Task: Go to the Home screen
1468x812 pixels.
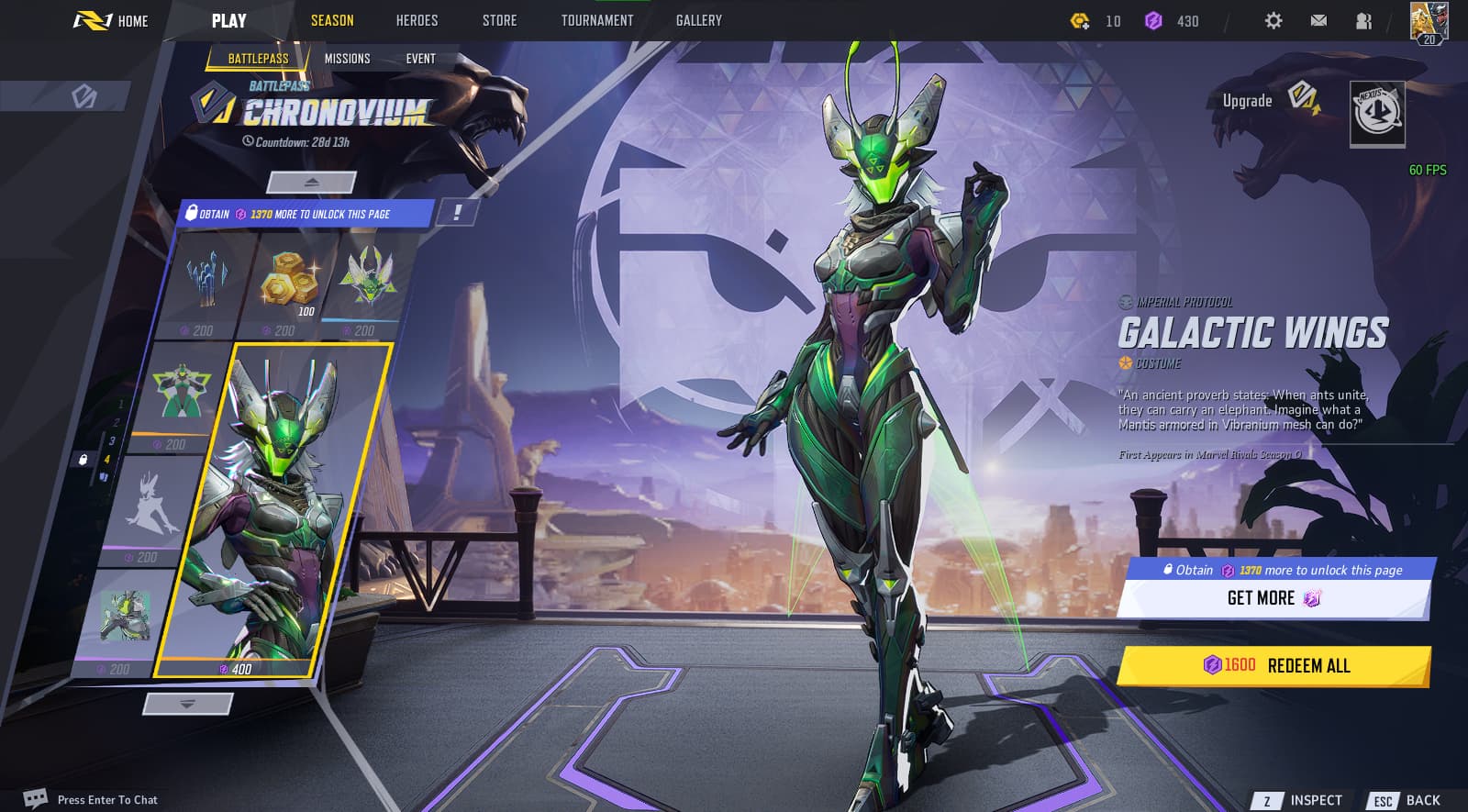Action: pos(112,20)
